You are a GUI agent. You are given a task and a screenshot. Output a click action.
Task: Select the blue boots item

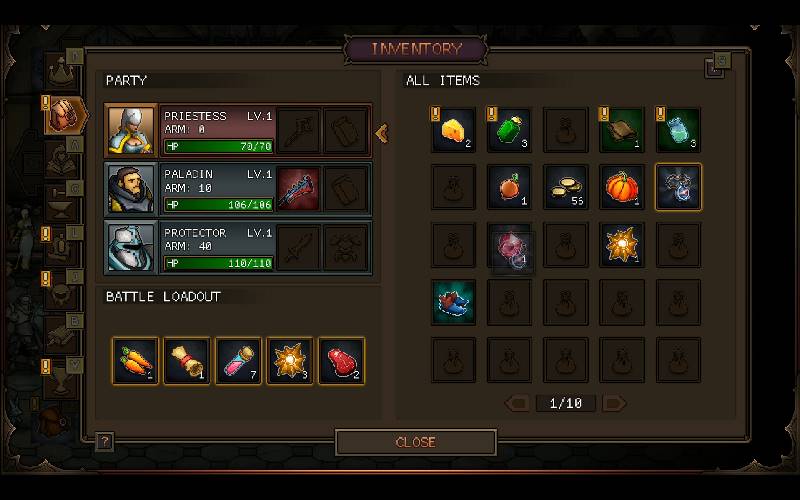tap(453, 301)
